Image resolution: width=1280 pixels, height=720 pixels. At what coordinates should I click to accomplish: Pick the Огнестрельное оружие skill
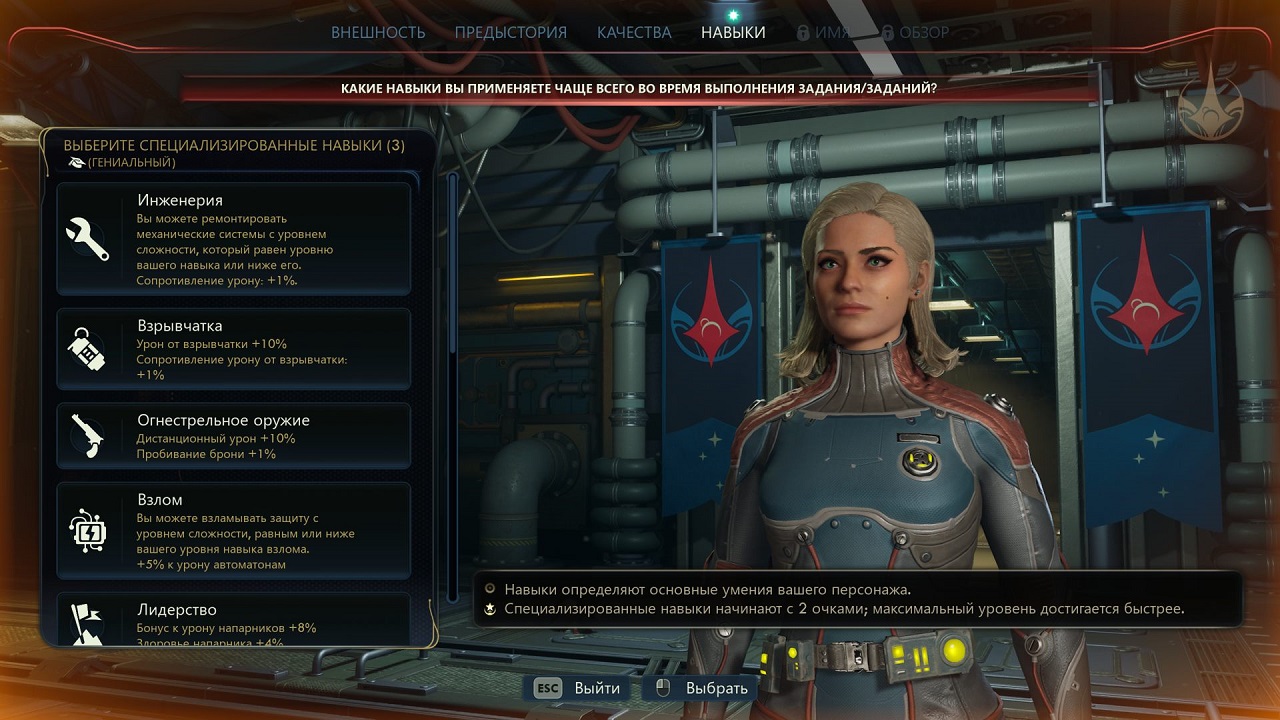pos(234,436)
